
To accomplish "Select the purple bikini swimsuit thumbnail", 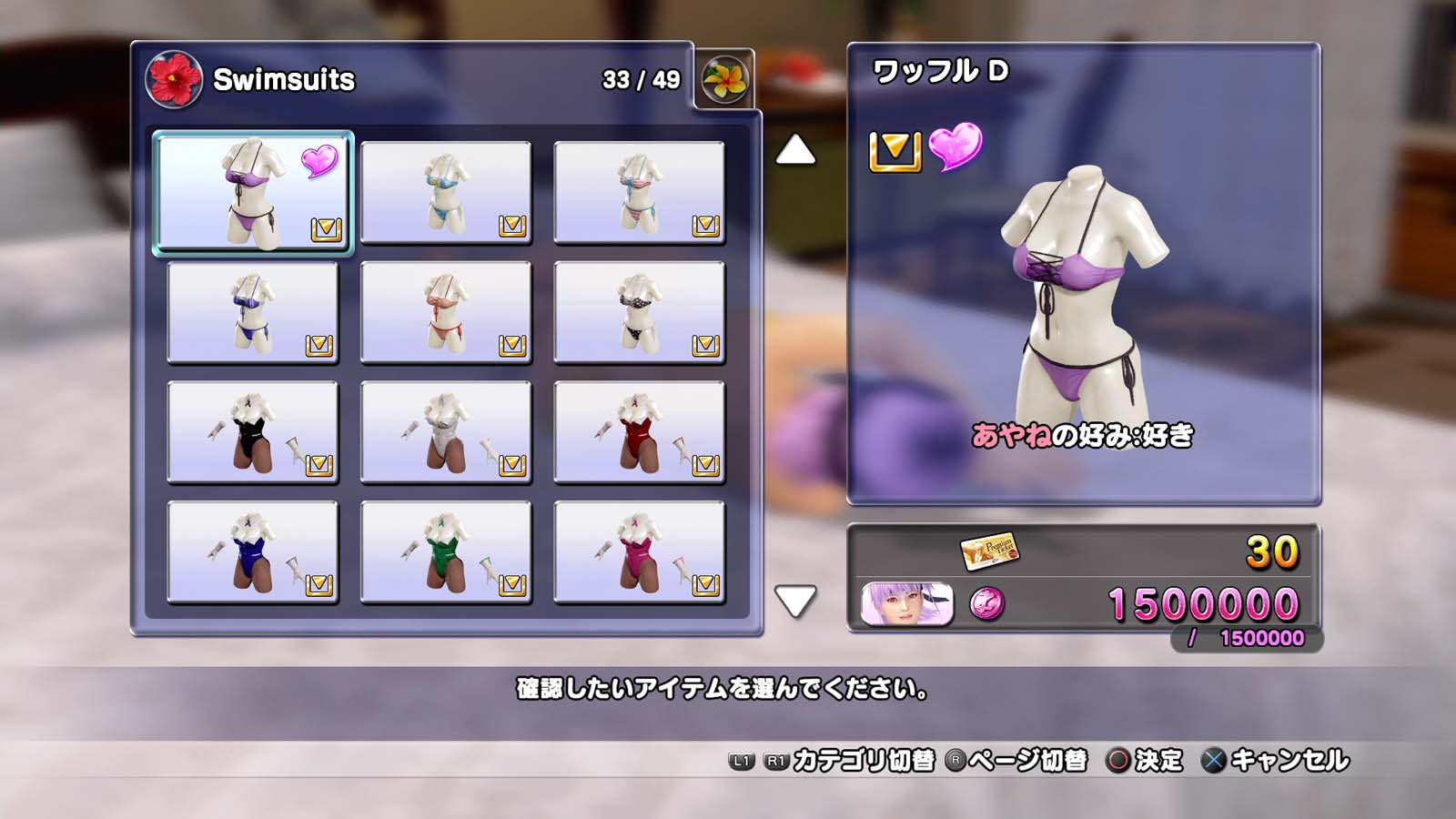I will coord(253,192).
